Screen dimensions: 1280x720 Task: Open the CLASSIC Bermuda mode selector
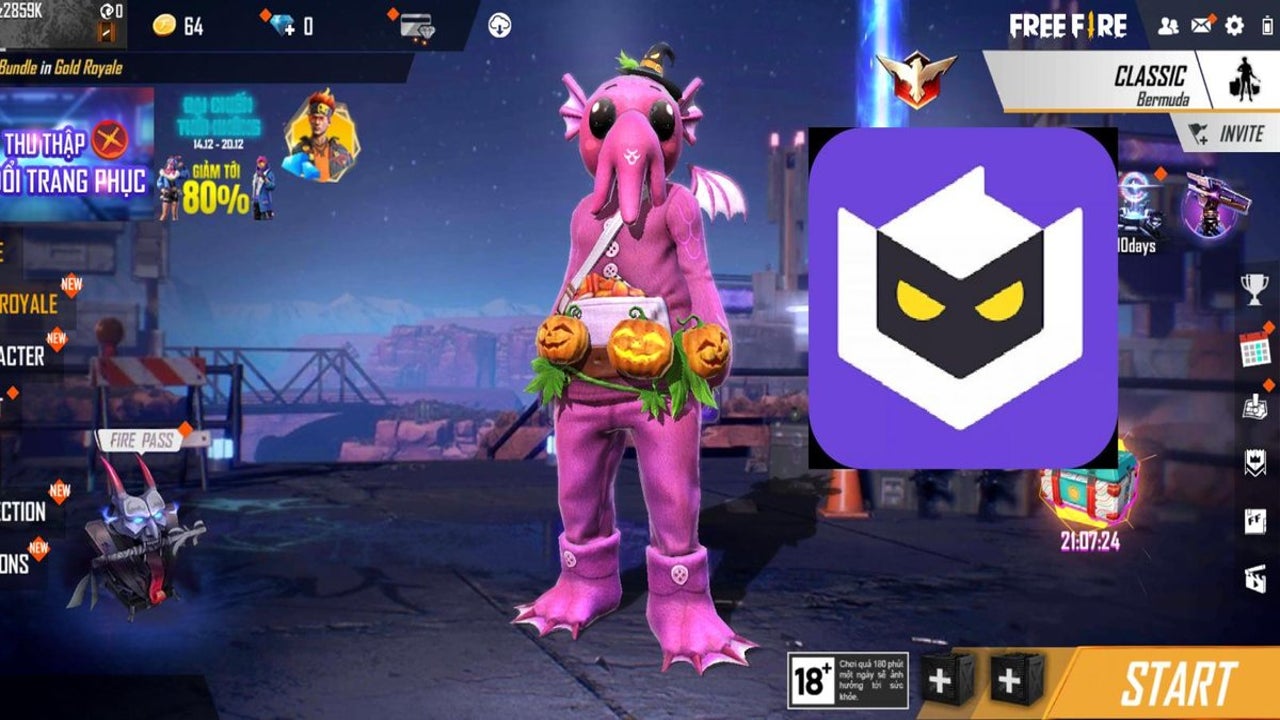[x=1150, y=84]
